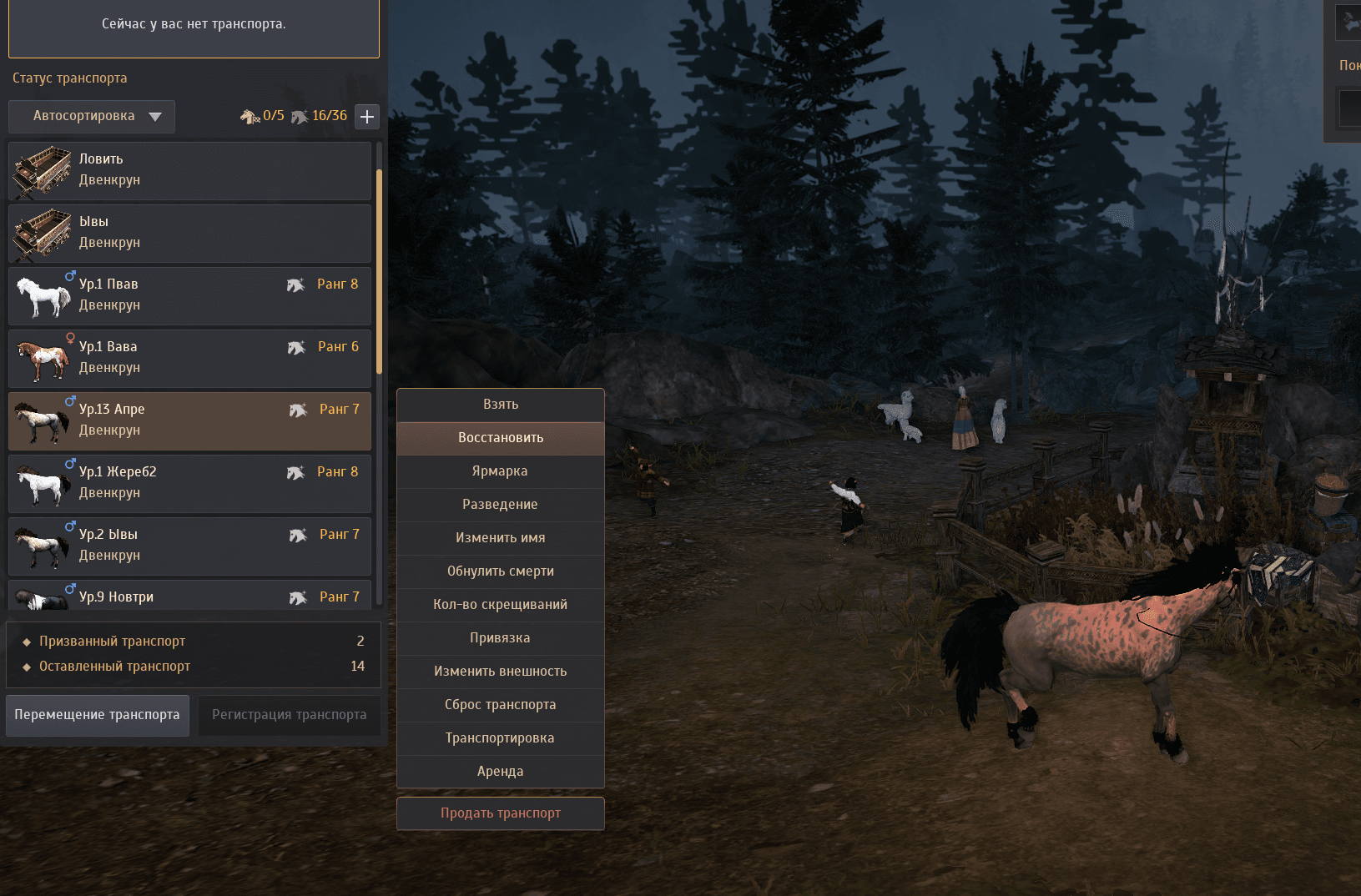Screen dimensions: 1361x896
Task: Choose Восстановить to restore the horse
Action: [x=501, y=438]
